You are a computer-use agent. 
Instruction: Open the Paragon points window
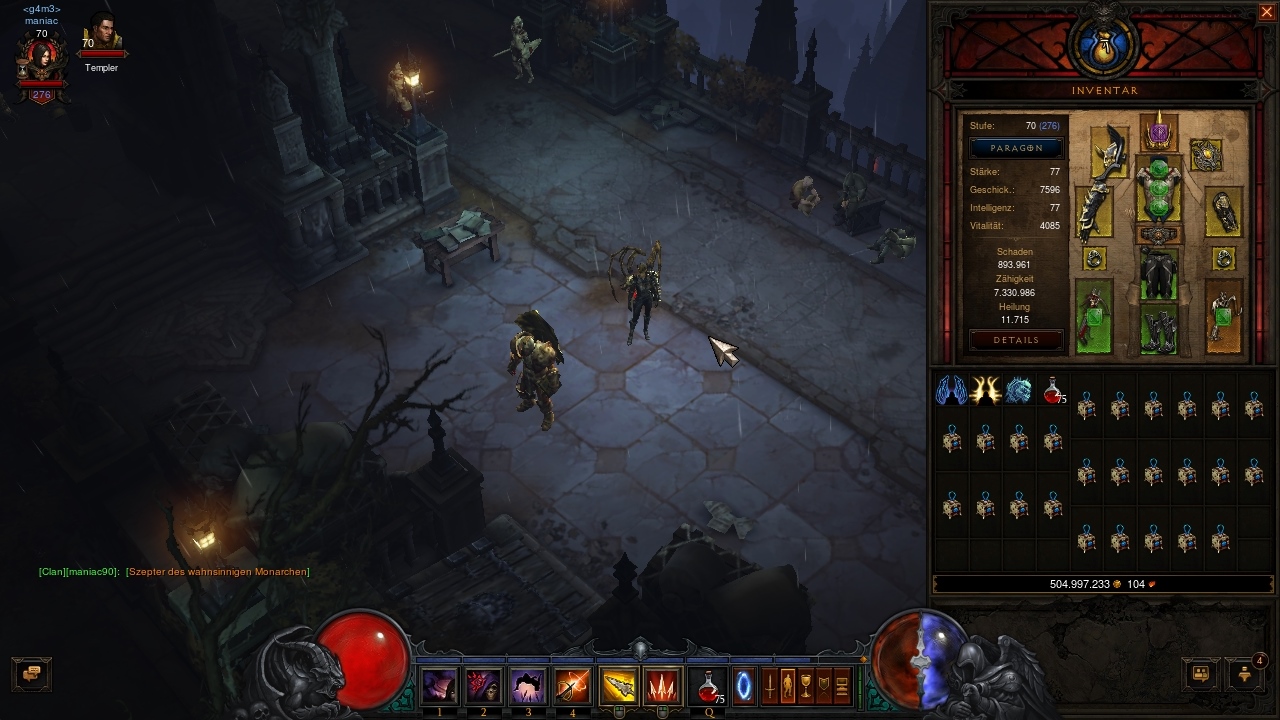coord(1017,148)
